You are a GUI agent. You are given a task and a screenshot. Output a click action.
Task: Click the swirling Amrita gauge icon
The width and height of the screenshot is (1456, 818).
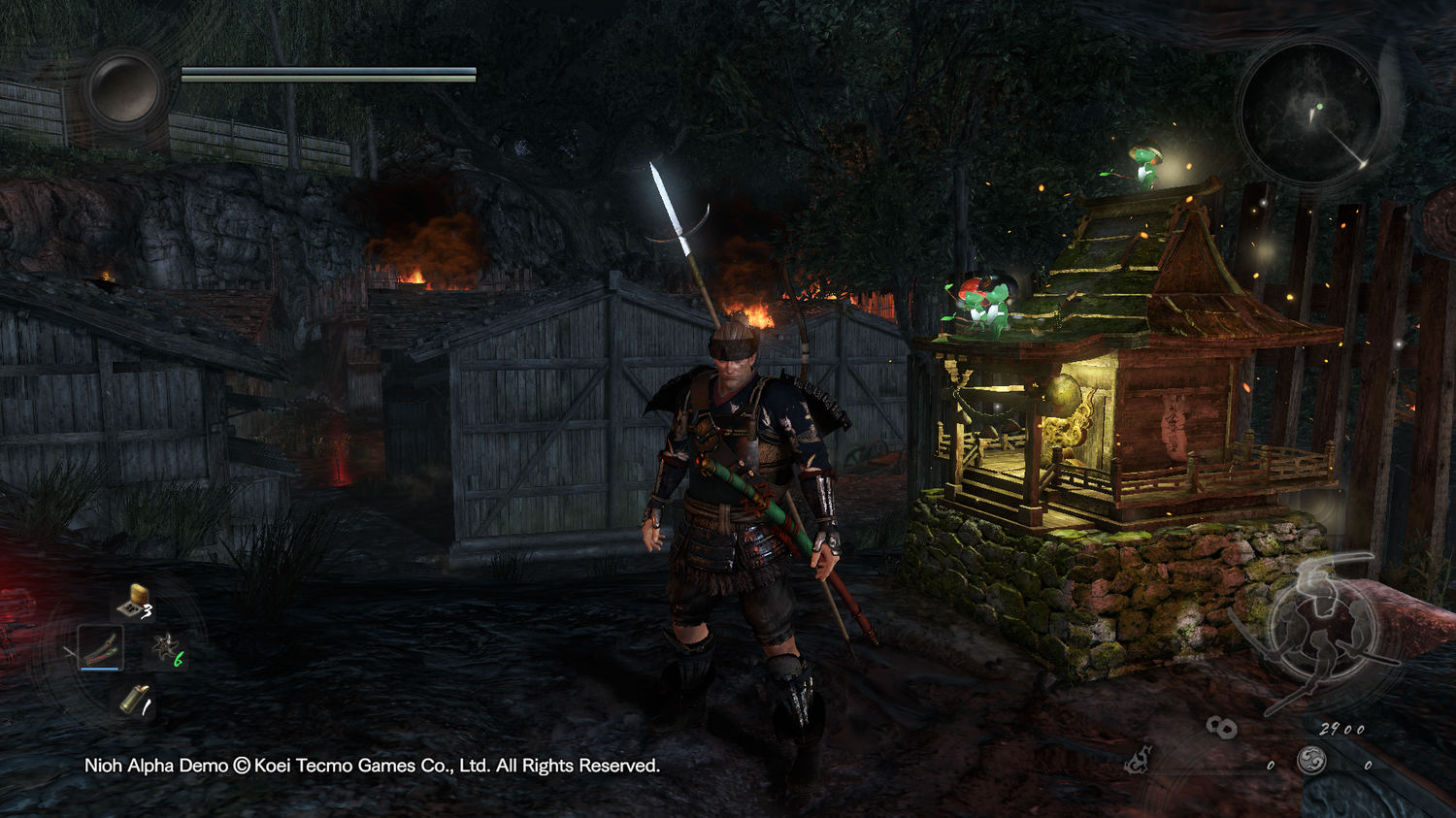pyautogui.click(x=1312, y=760)
